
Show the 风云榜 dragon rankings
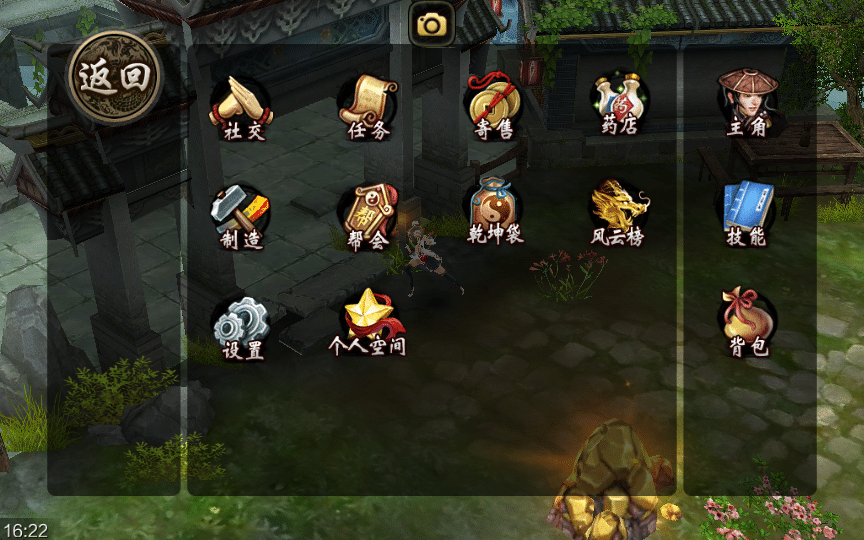620,212
